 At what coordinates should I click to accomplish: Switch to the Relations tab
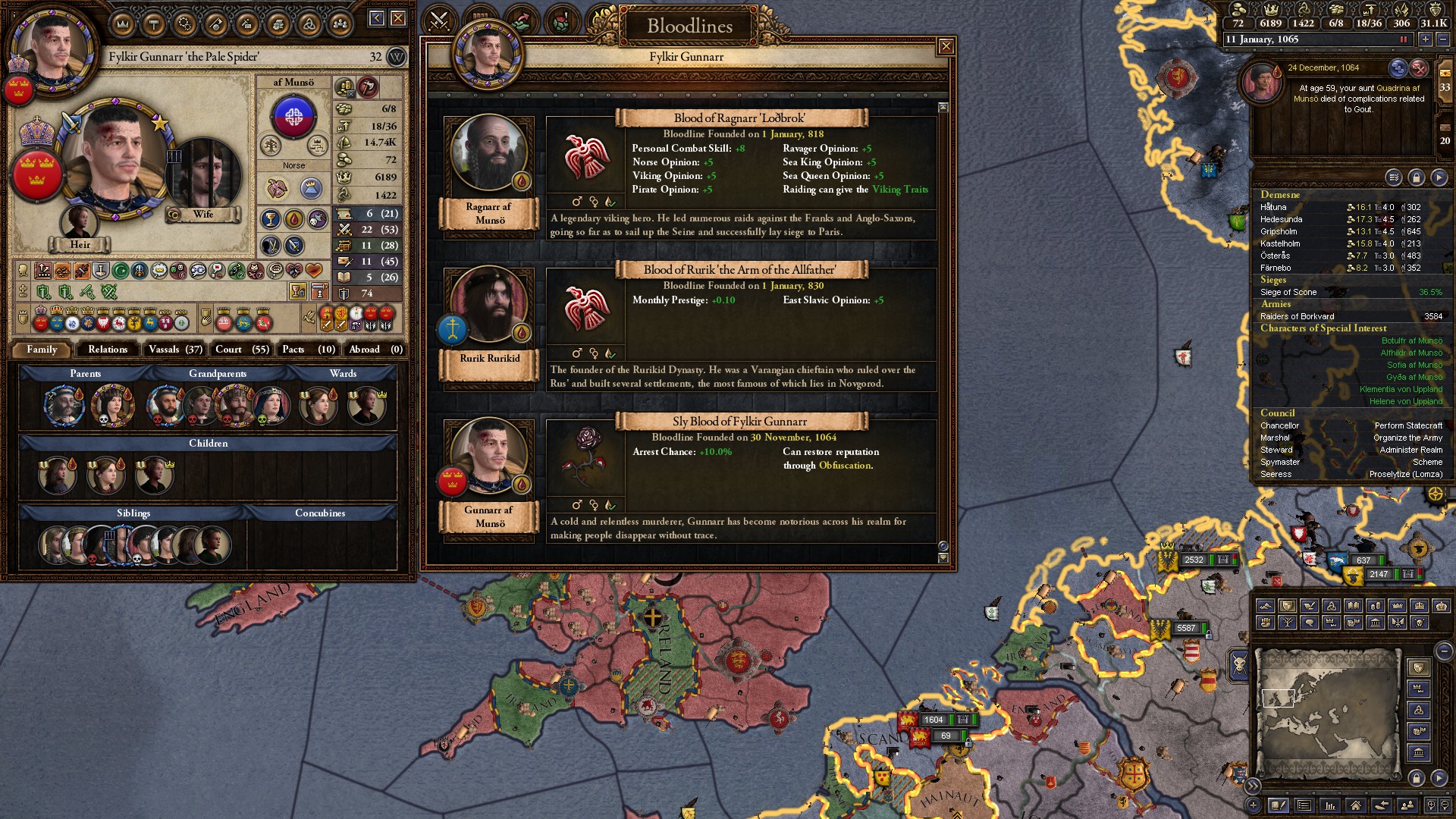(x=108, y=349)
